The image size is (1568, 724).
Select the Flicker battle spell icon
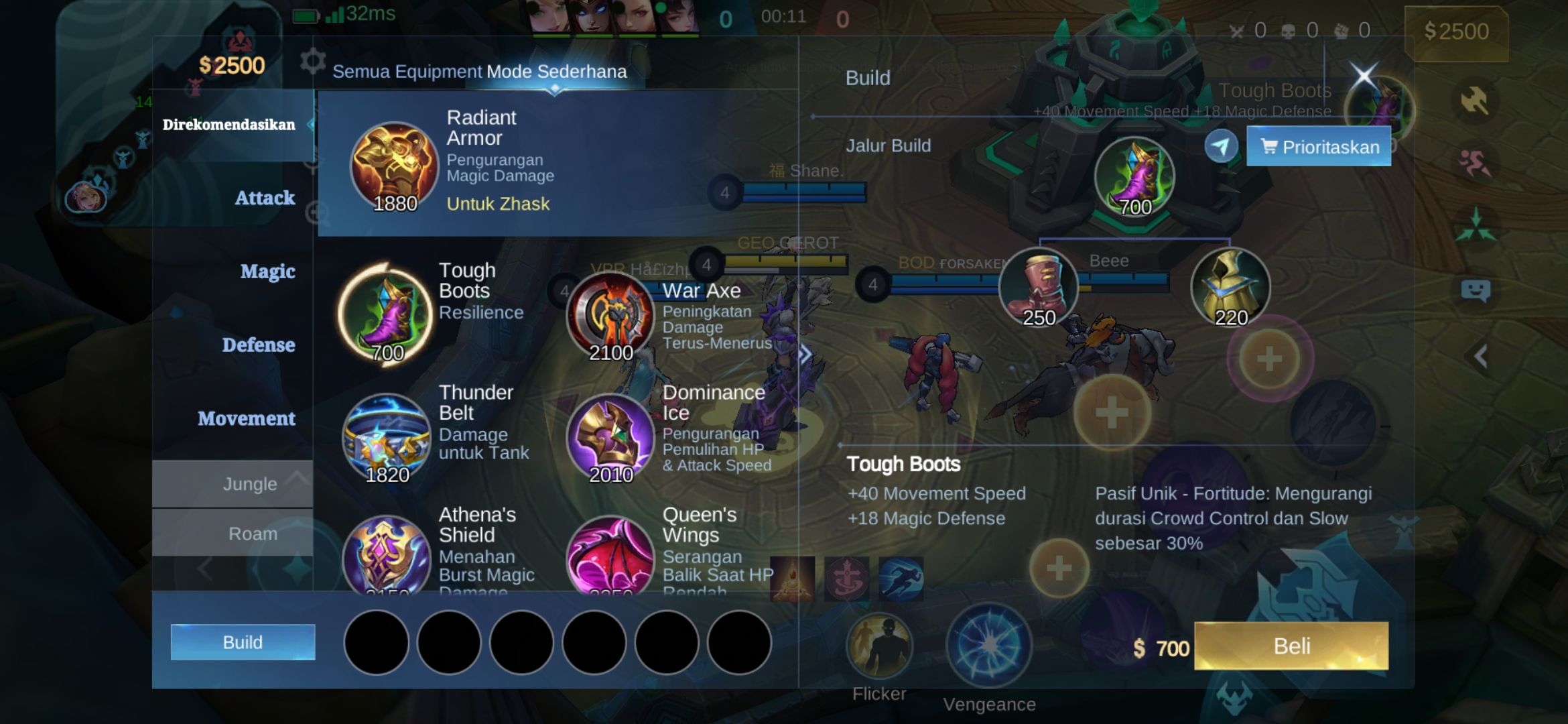coord(880,645)
